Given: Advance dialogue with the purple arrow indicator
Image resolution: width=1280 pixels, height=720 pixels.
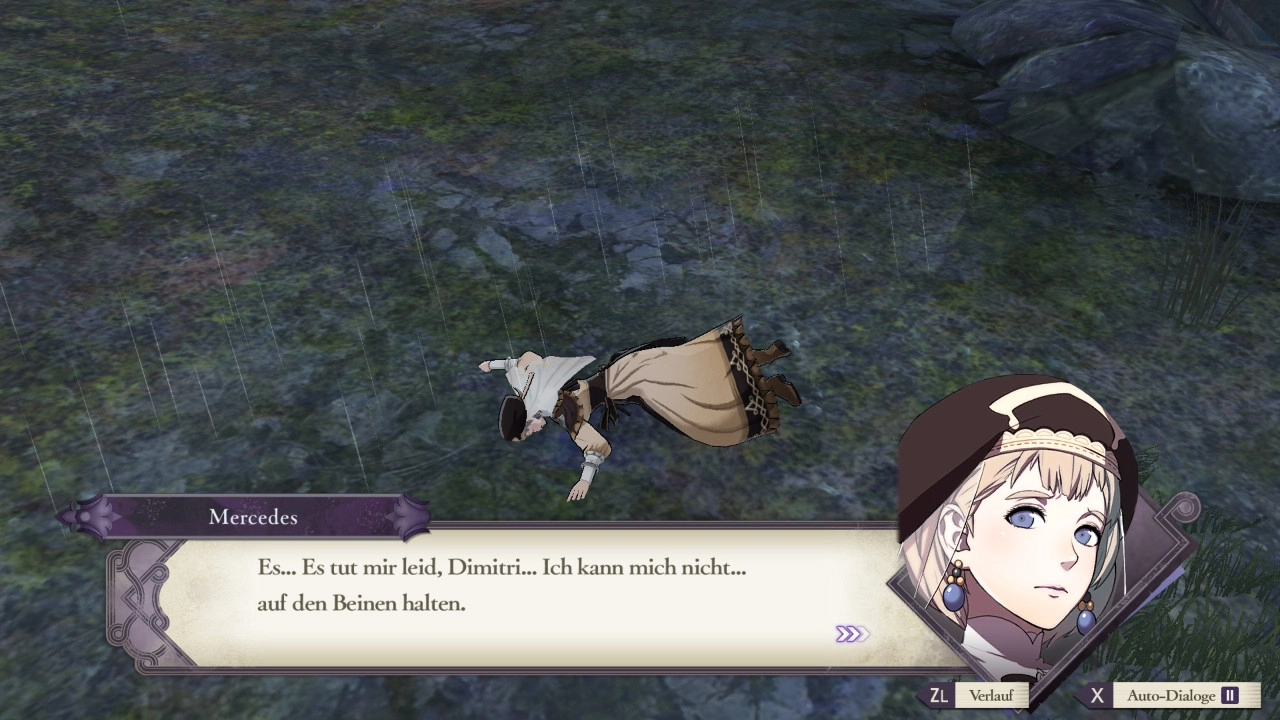Looking at the screenshot, I should [851, 634].
